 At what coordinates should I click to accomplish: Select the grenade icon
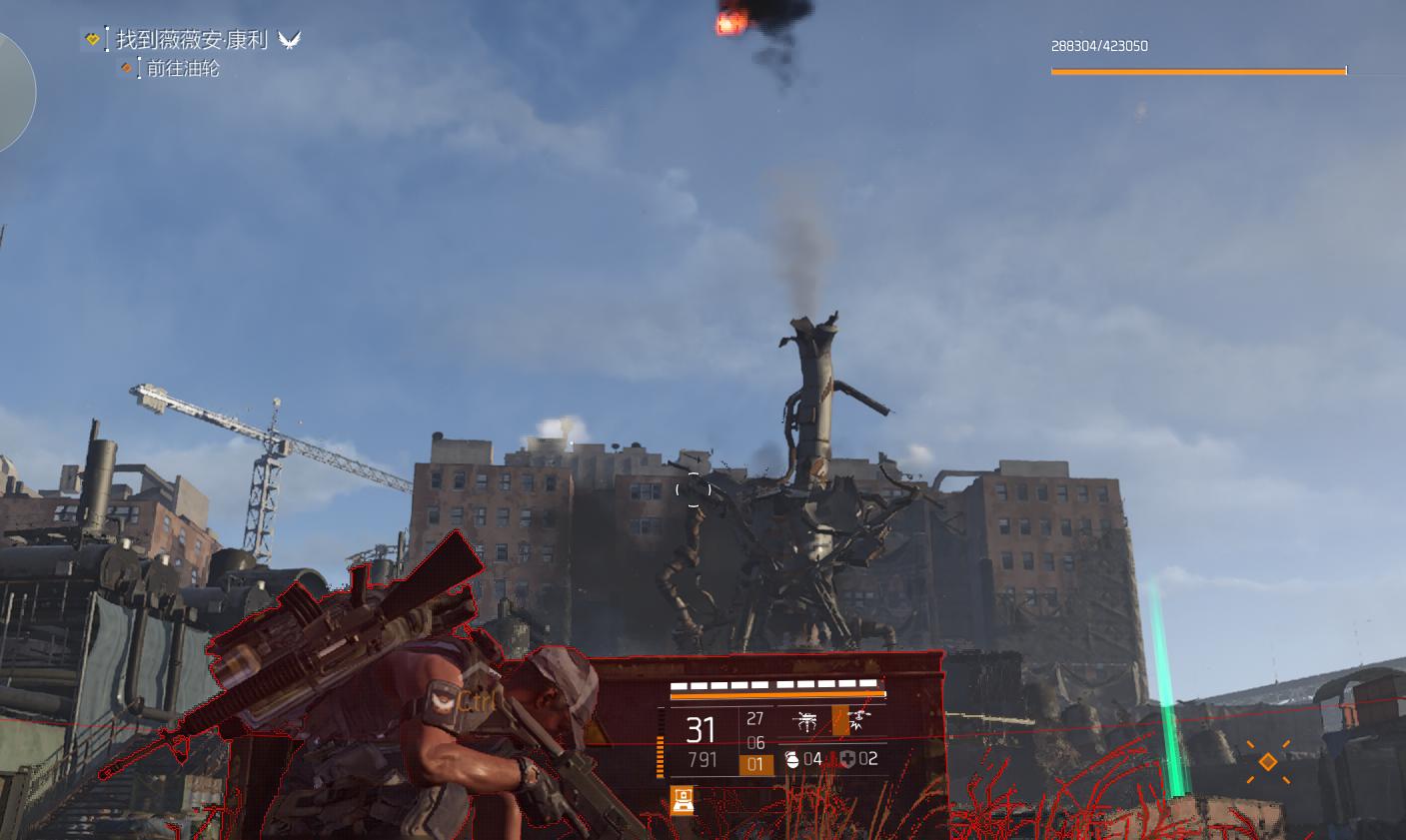click(791, 759)
